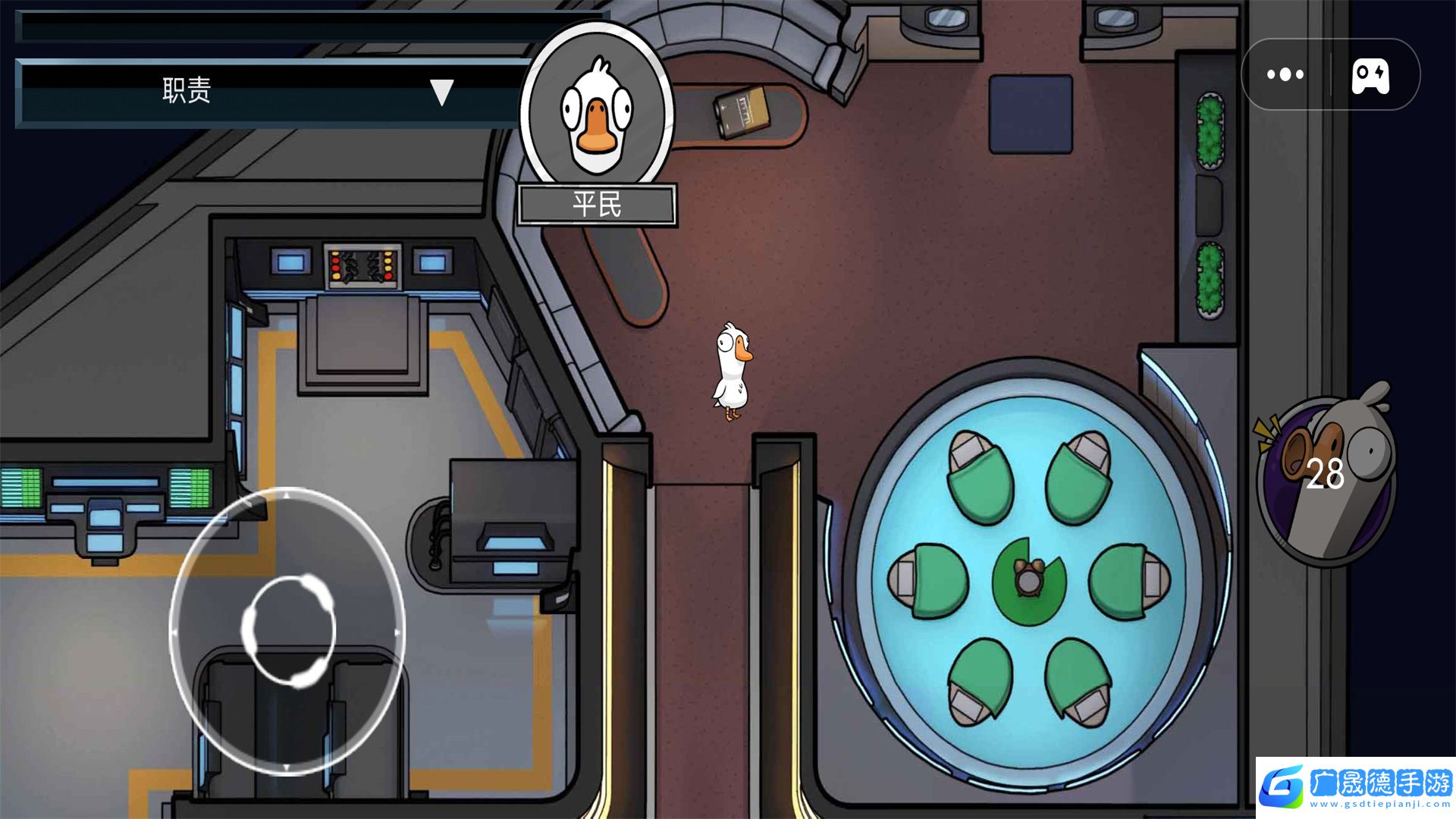Select the 平民 role label

coord(597,205)
